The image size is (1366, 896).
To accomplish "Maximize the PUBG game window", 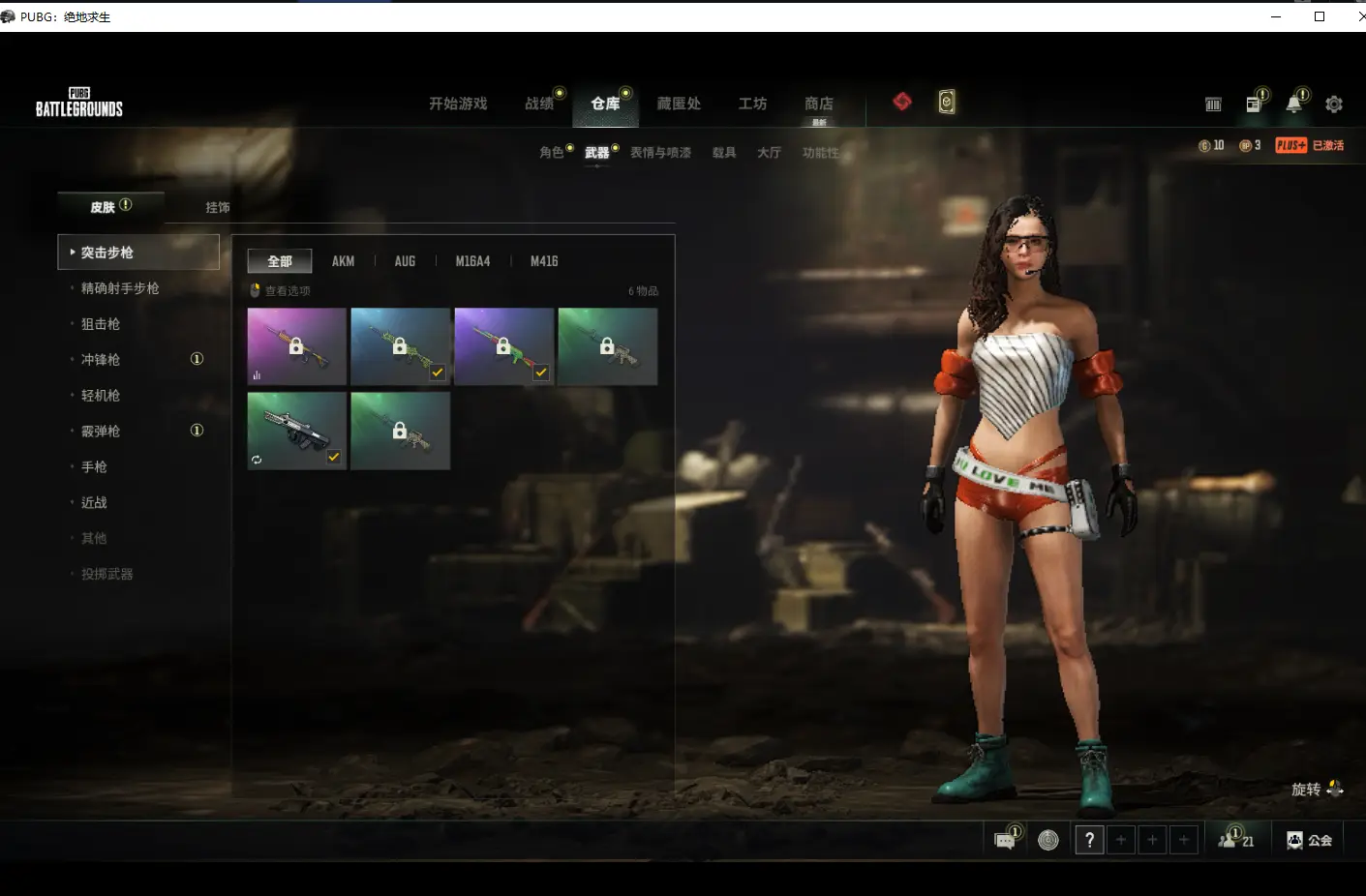I will [1319, 16].
